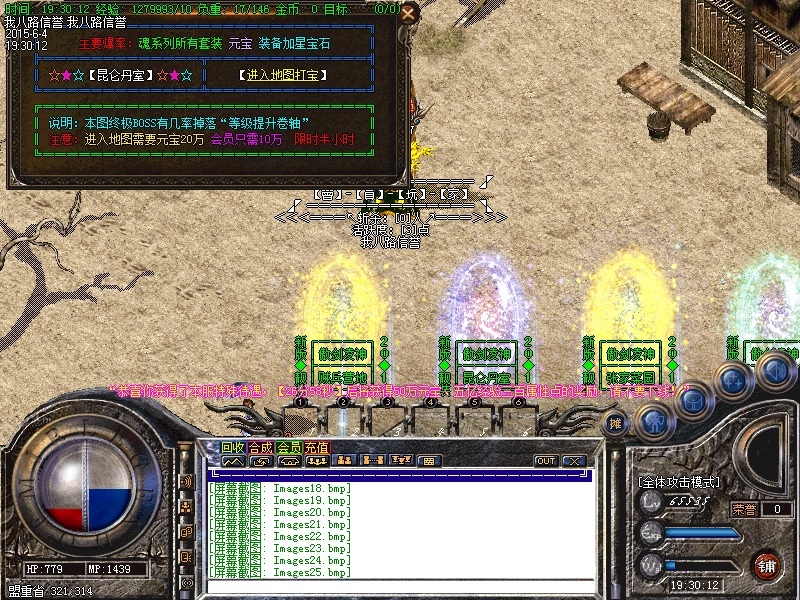Click the X button beside OUT
This screenshot has width=800, height=600.
(x=573, y=461)
